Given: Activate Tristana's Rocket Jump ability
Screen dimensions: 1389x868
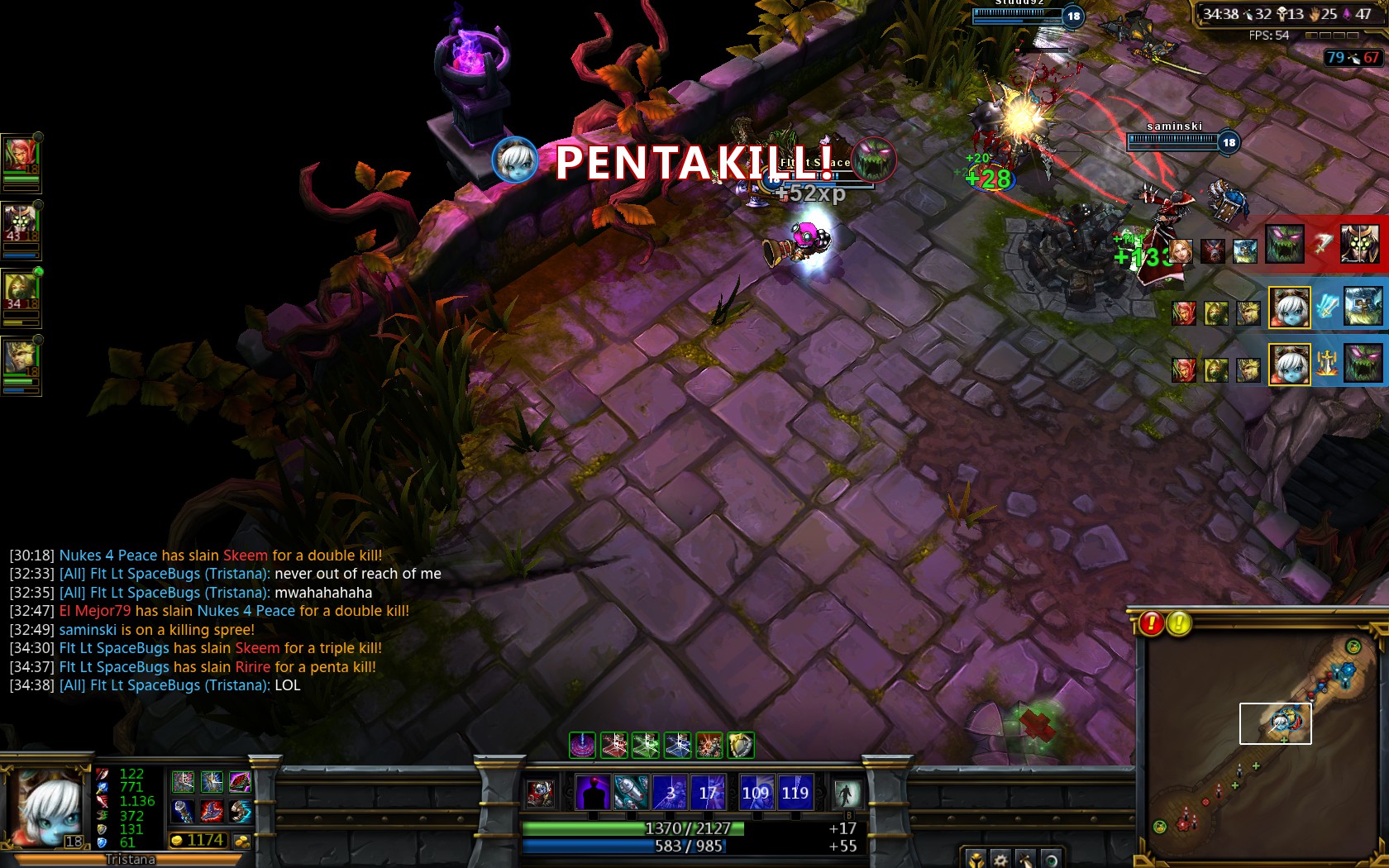Looking at the screenshot, I should (631, 793).
